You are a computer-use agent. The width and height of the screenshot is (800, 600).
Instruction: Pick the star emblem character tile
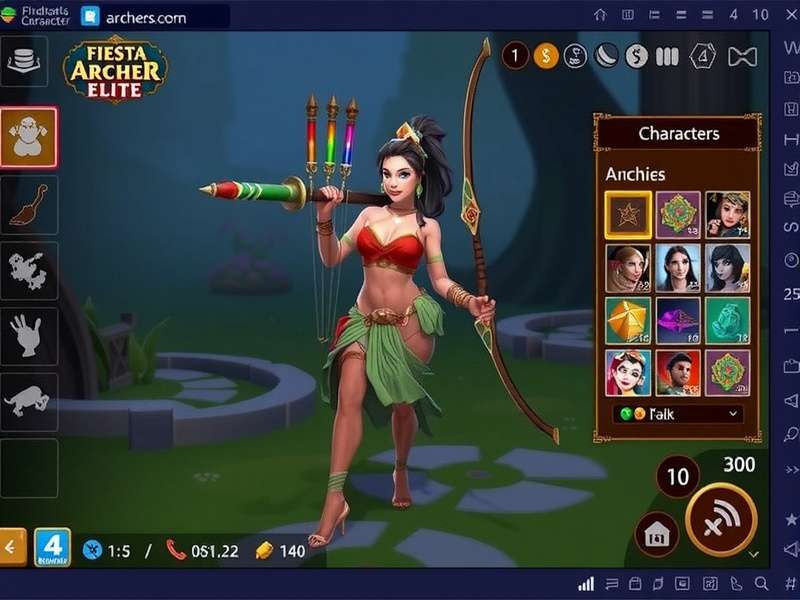pyautogui.click(x=627, y=213)
